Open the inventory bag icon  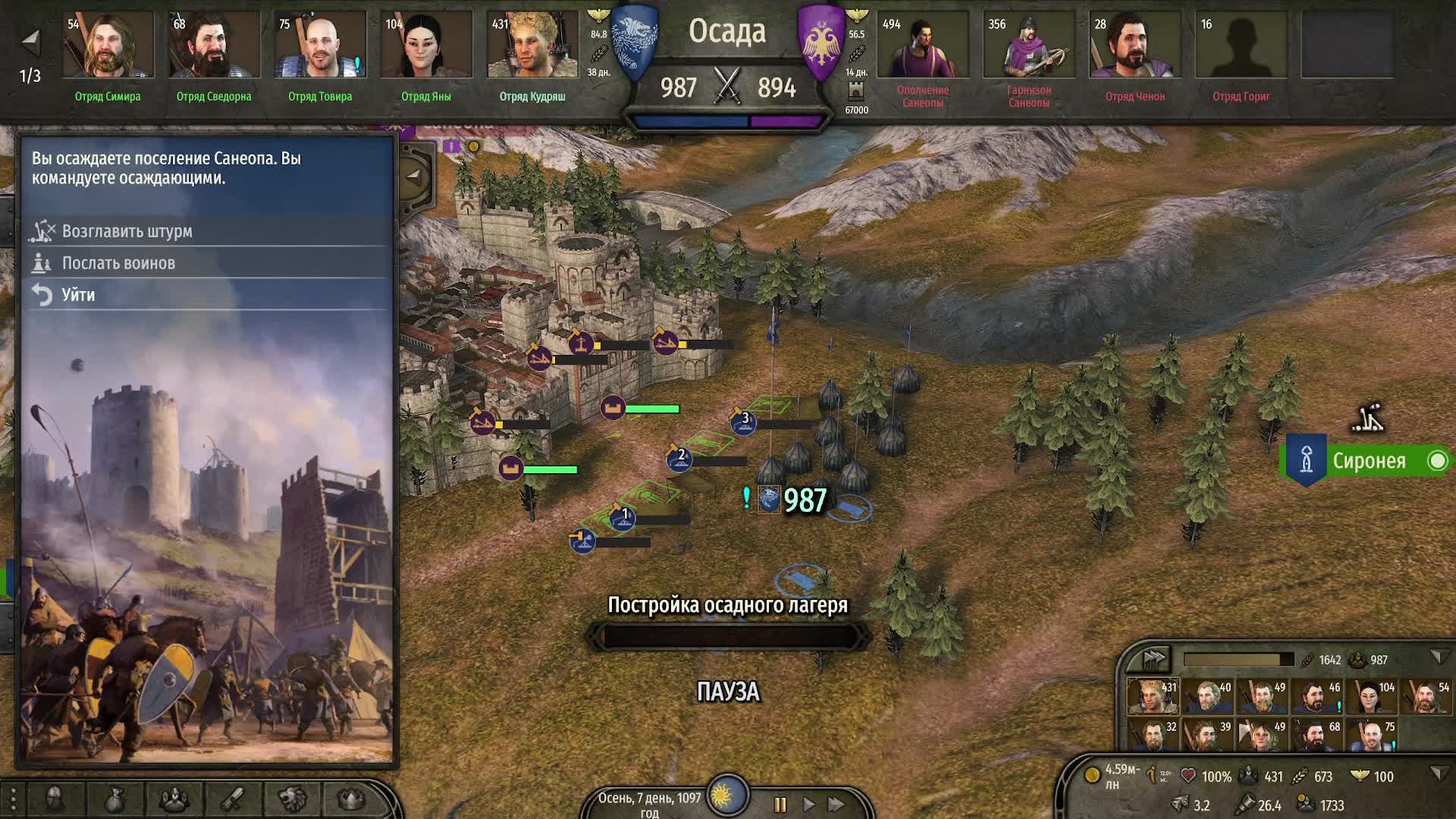115,799
